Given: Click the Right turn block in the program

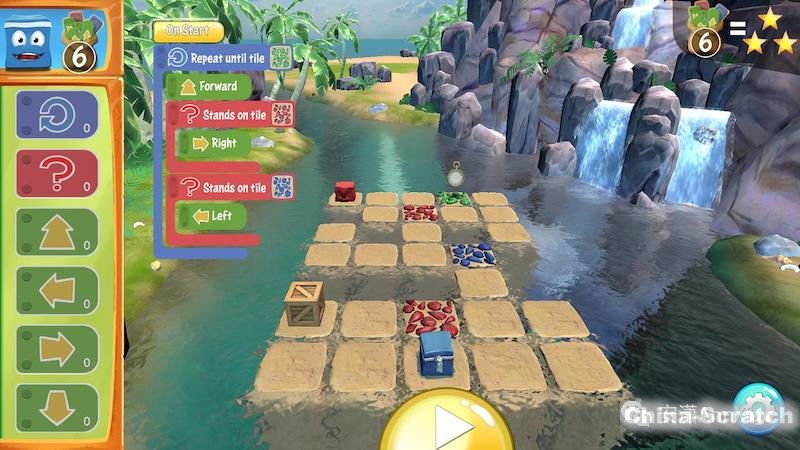Looking at the screenshot, I should tap(214, 143).
